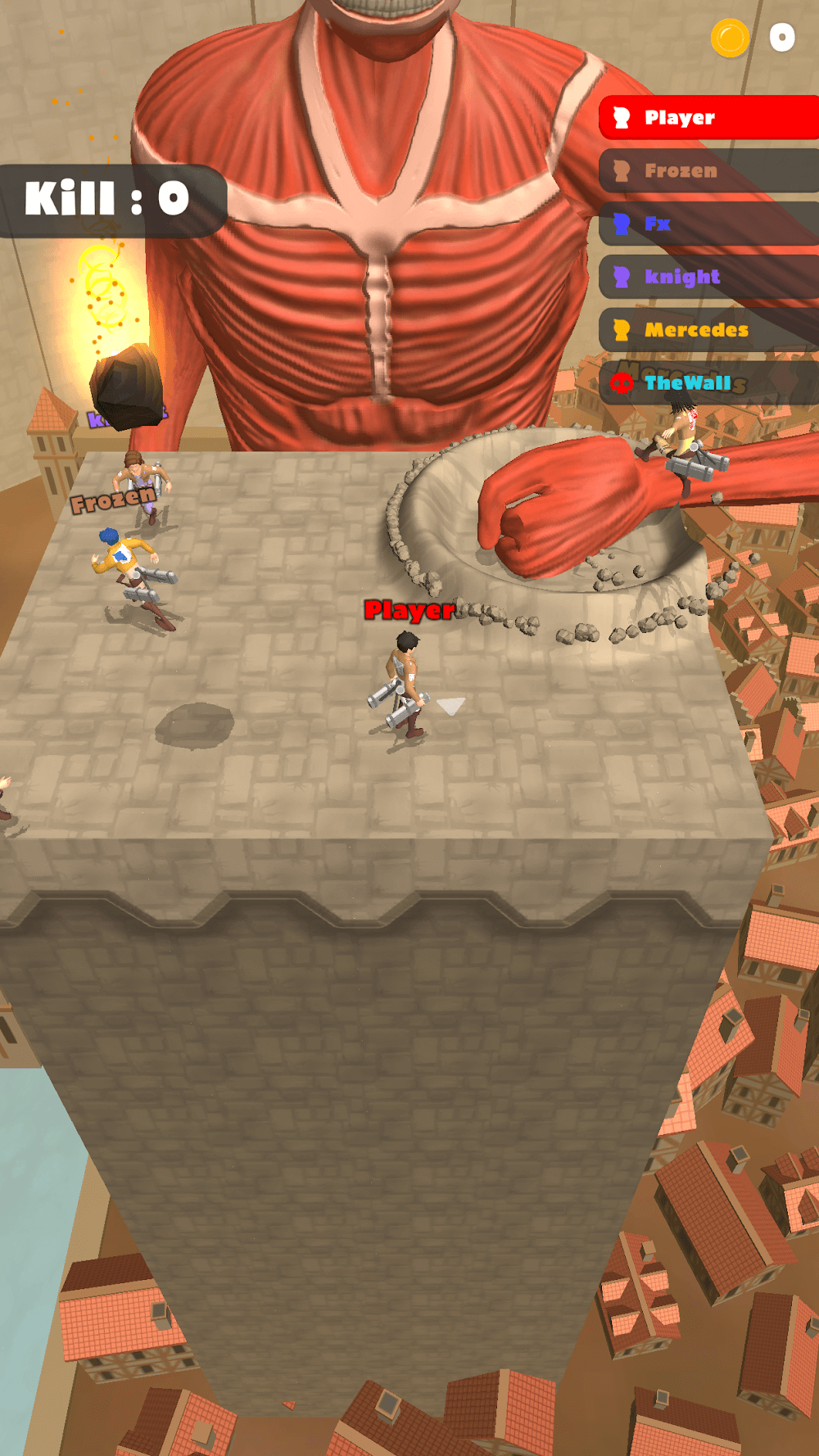Screen dimensions: 819x1456
Task: Click the TheWall row with the red skull
Action: tap(708, 382)
